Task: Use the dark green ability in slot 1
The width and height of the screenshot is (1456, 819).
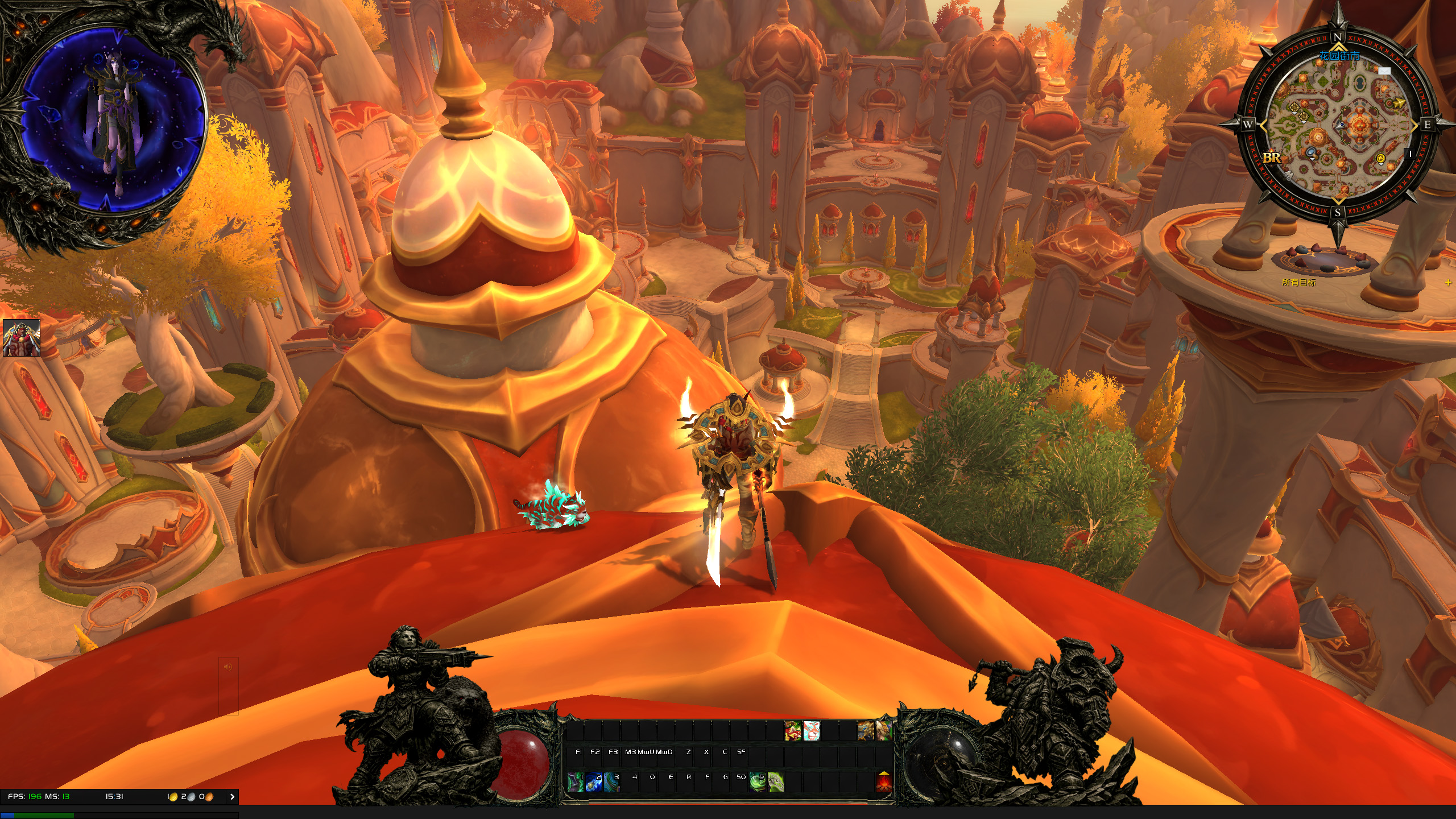Action: pos(575,782)
